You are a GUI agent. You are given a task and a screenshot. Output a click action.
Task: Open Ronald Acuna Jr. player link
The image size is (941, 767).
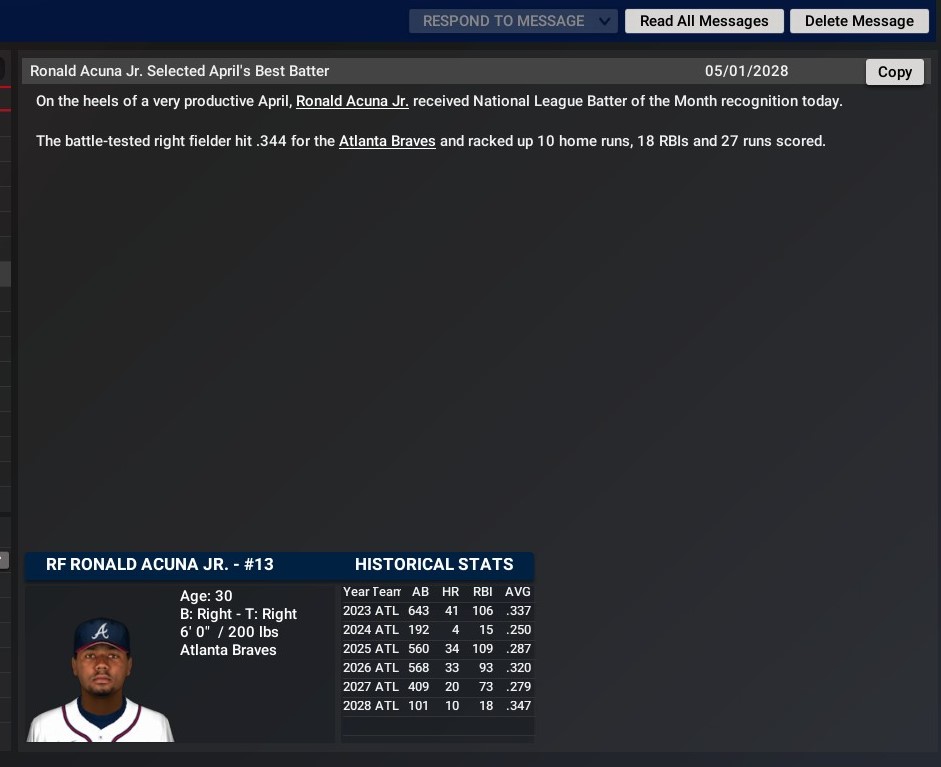pos(352,101)
